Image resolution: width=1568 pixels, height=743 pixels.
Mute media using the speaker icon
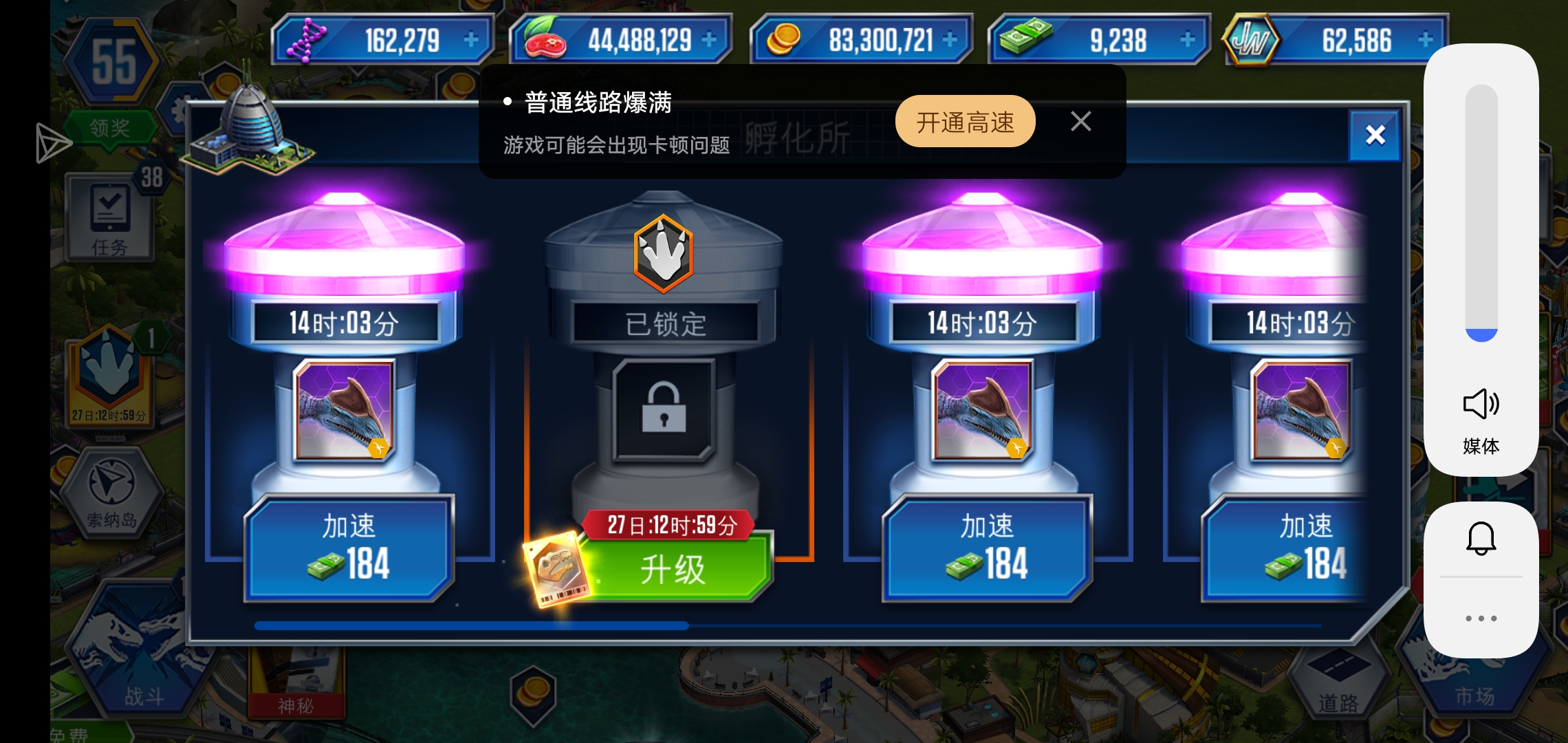click(x=1481, y=404)
